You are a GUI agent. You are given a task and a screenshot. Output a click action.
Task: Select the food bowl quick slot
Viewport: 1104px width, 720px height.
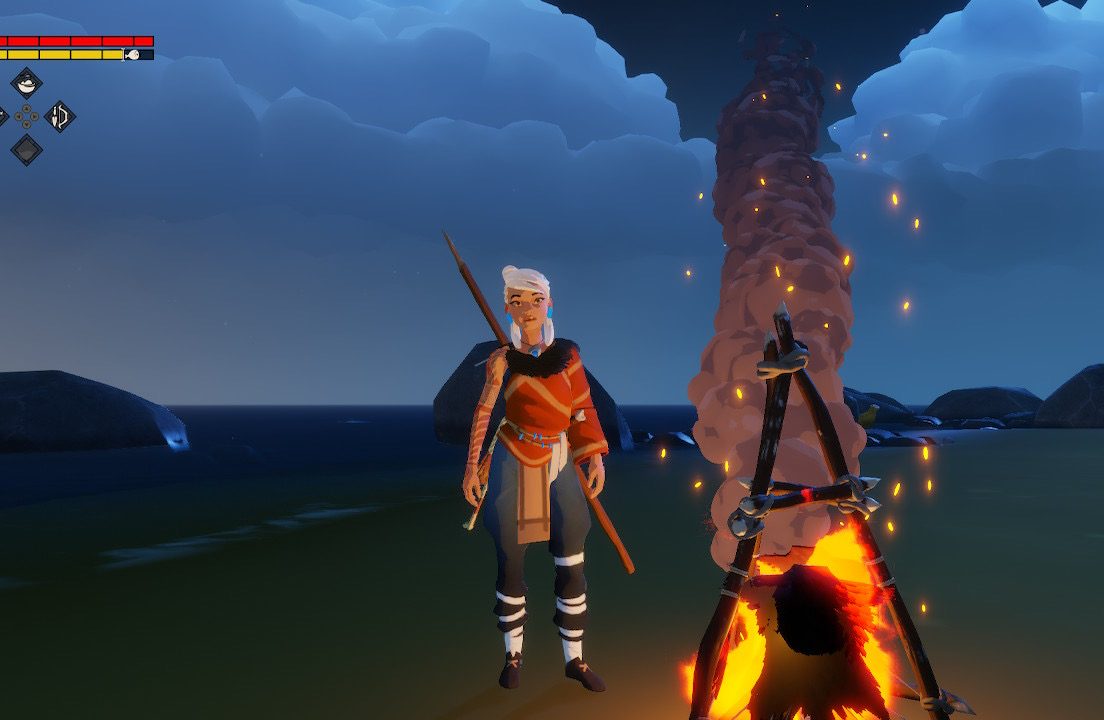click(26, 83)
